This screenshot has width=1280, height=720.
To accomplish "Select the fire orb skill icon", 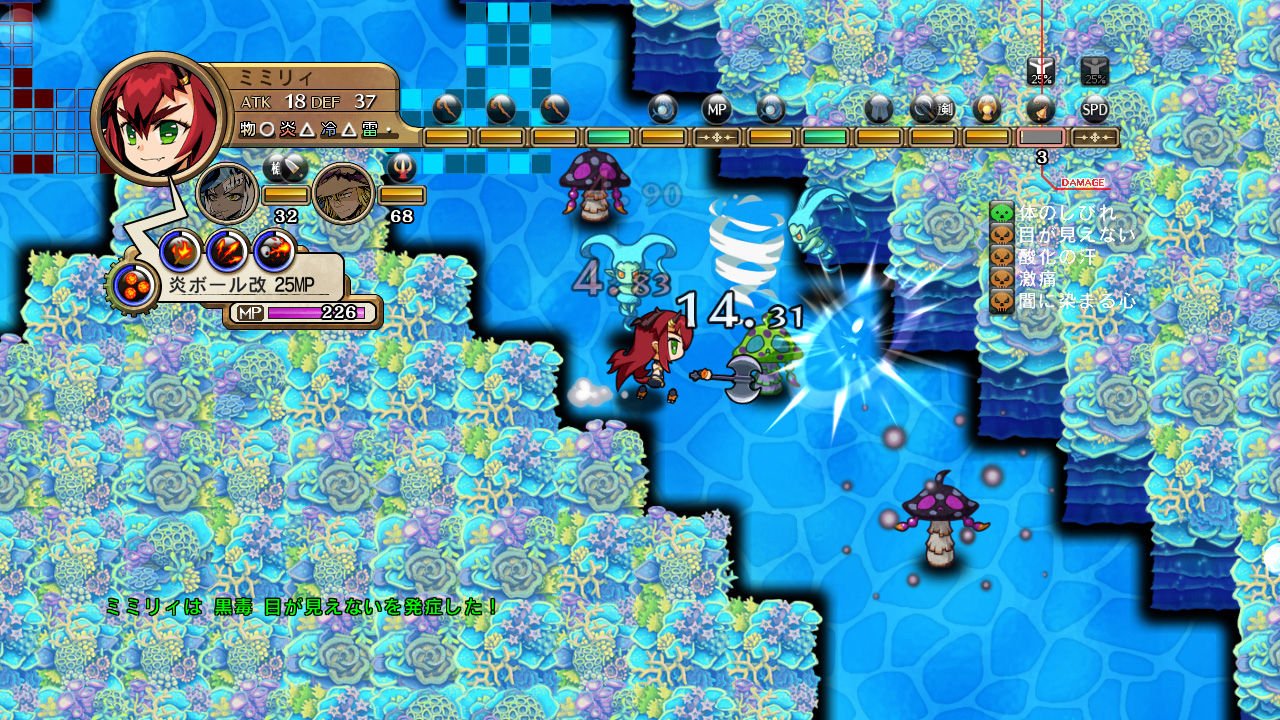I will click(275, 250).
